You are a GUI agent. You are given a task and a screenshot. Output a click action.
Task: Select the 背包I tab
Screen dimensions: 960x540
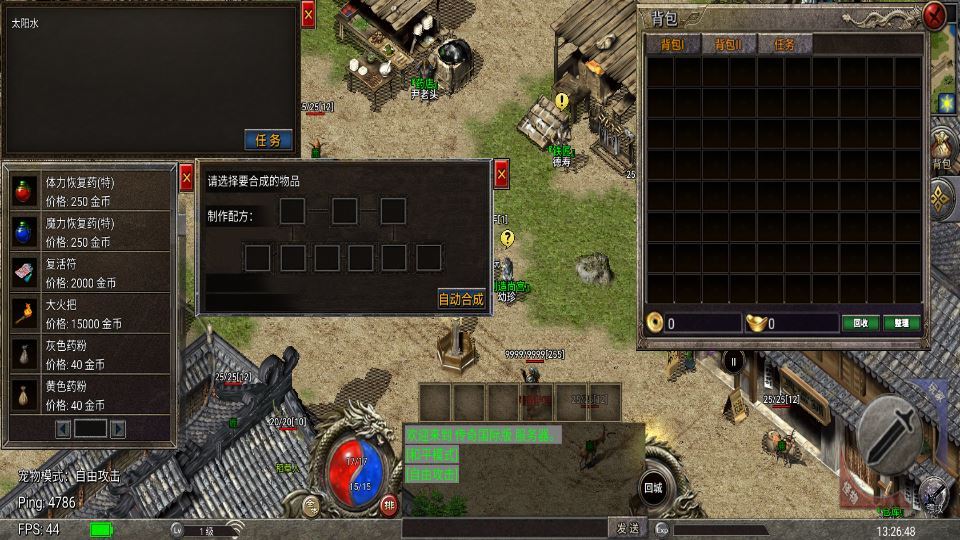[x=670, y=44]
